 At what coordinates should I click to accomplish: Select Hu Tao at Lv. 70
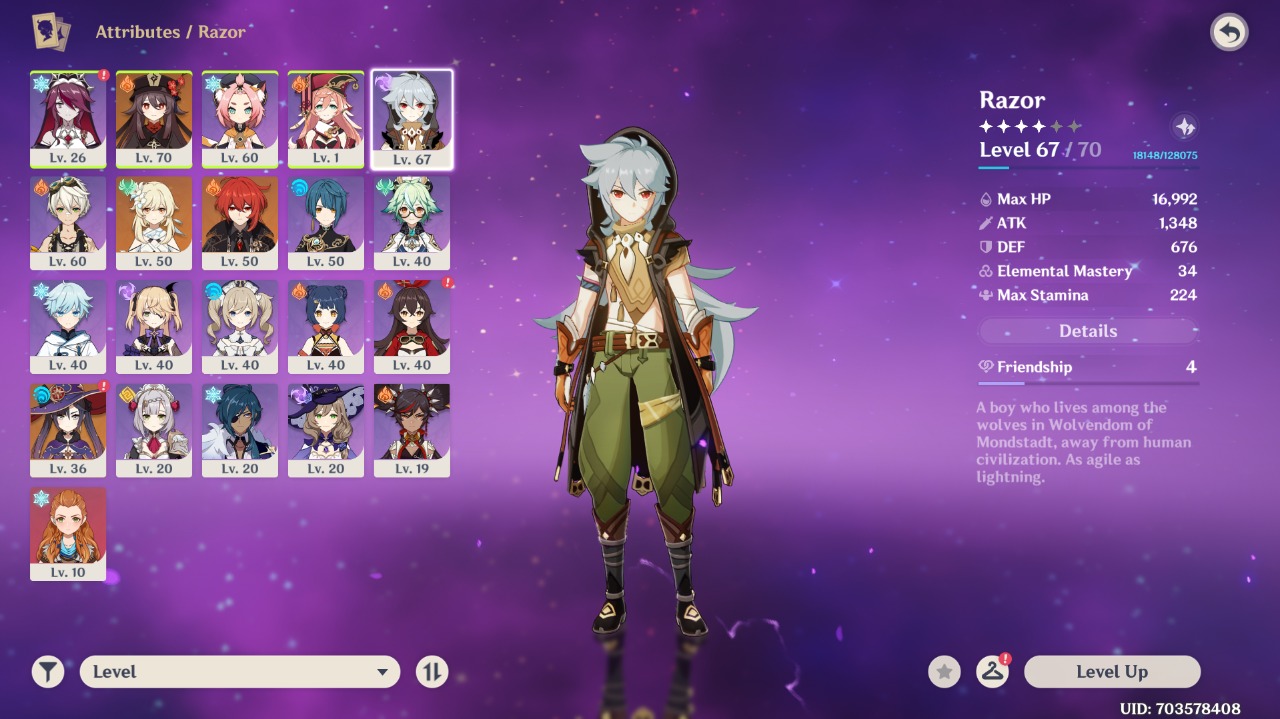(154, 118)
